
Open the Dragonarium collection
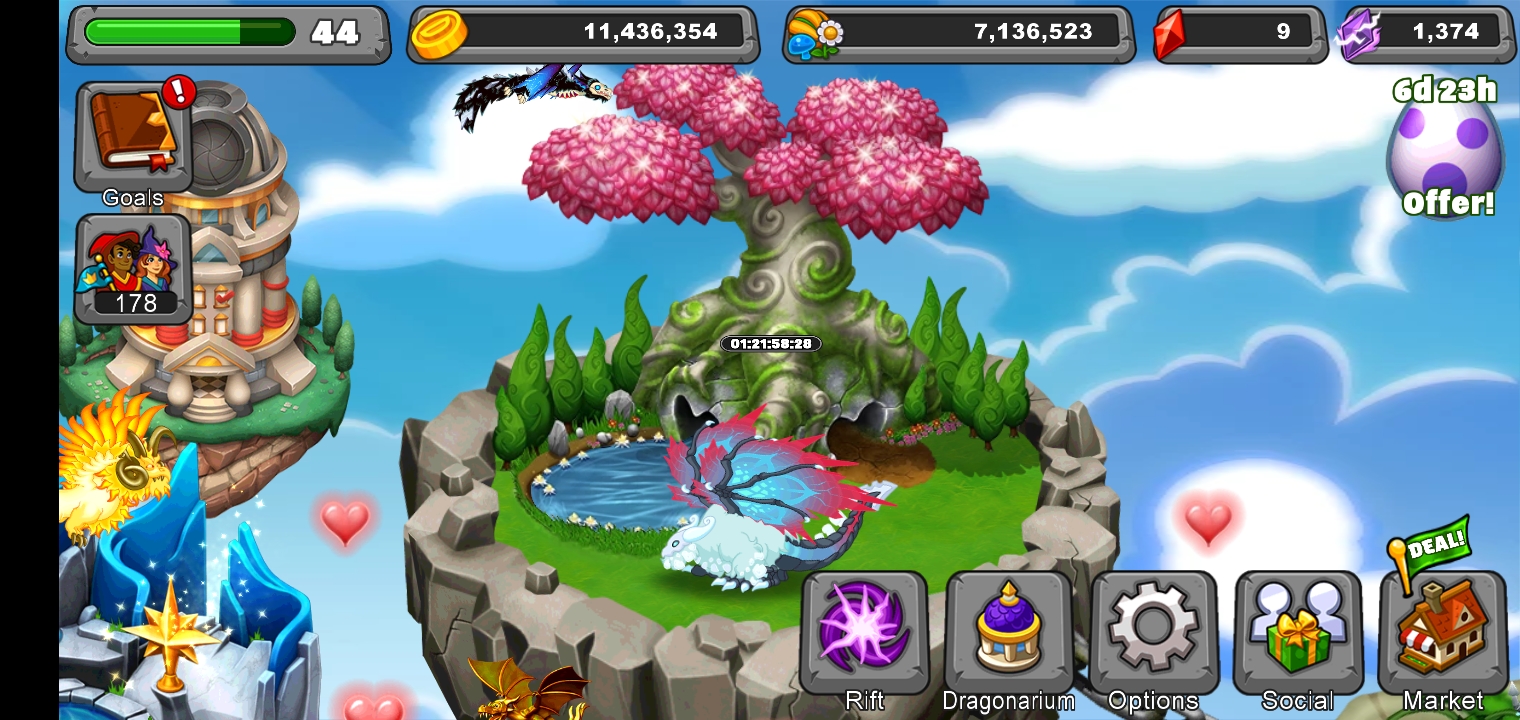point(1008,632)
